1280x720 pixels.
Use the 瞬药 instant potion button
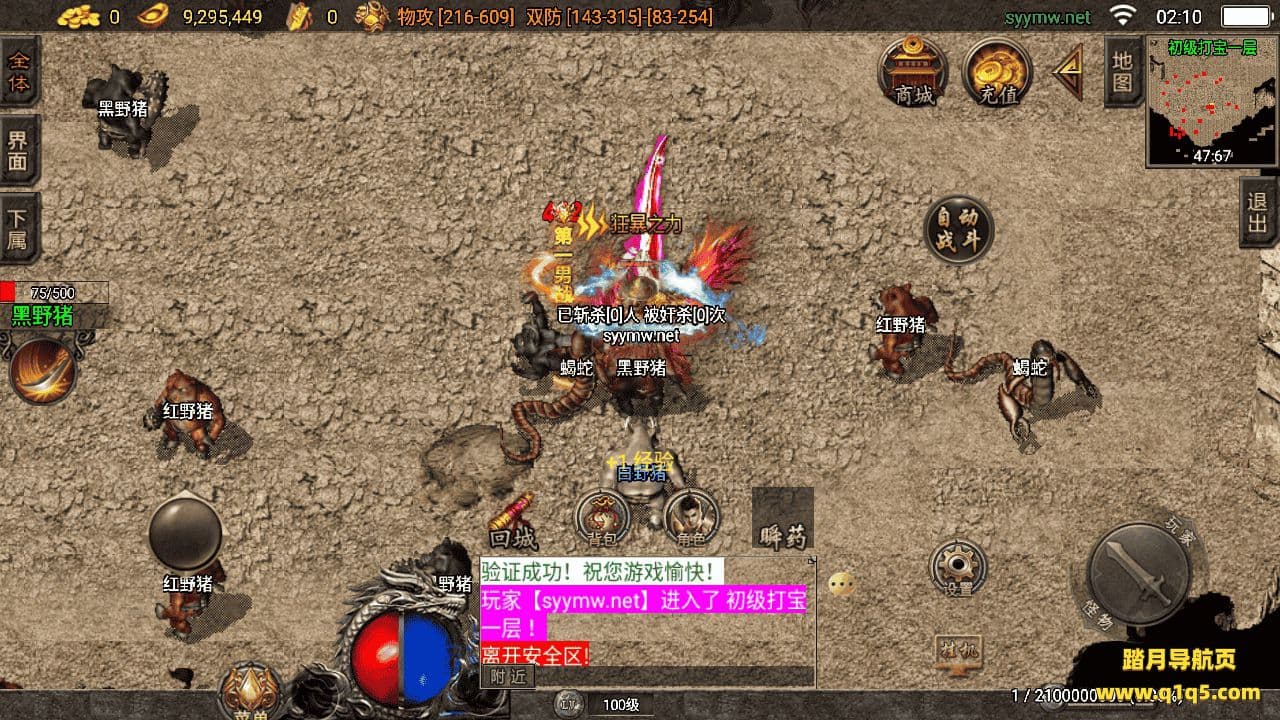(x=782, y=519)
